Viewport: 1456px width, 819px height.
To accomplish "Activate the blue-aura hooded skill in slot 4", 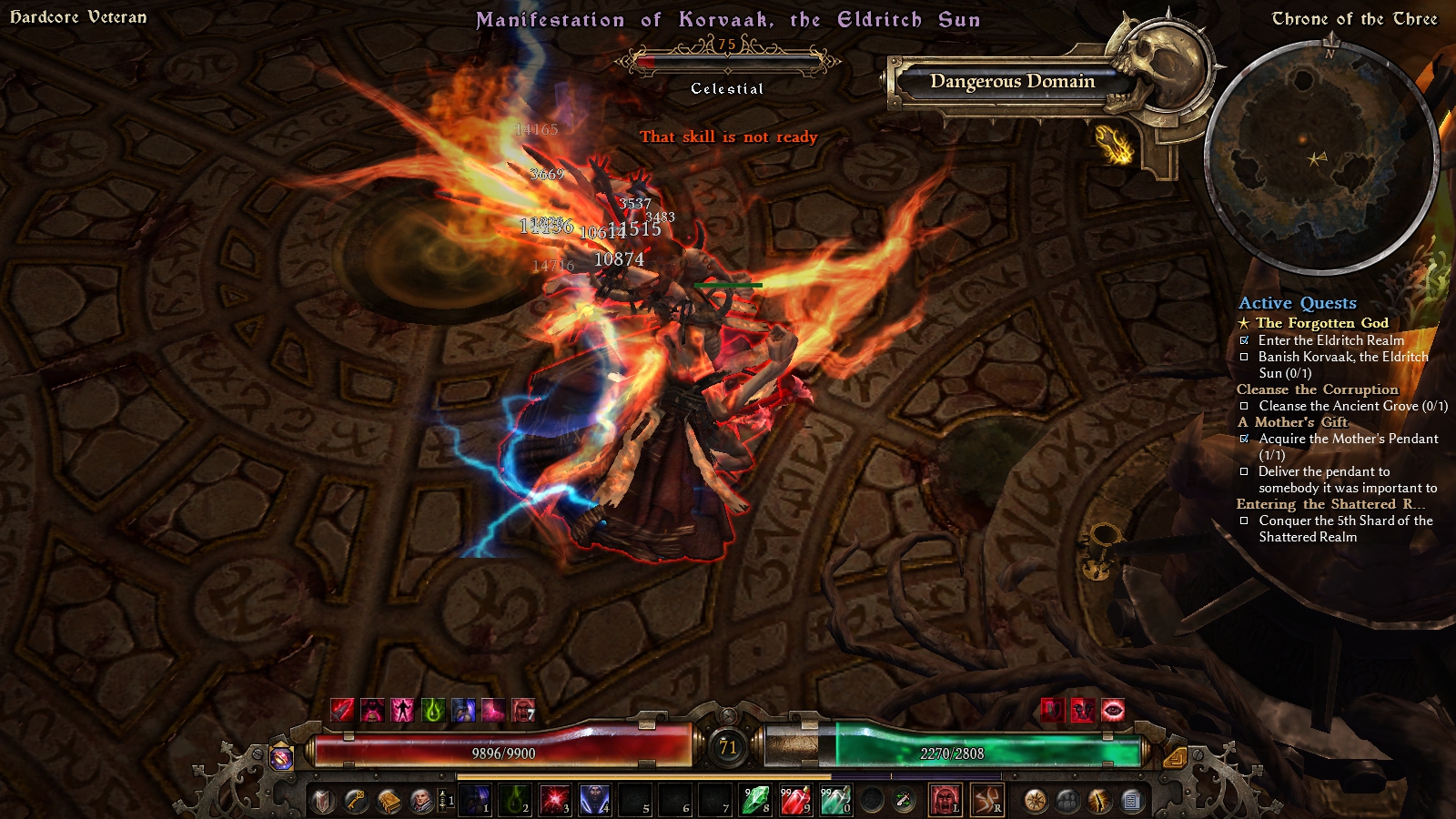I will [595, 801].
